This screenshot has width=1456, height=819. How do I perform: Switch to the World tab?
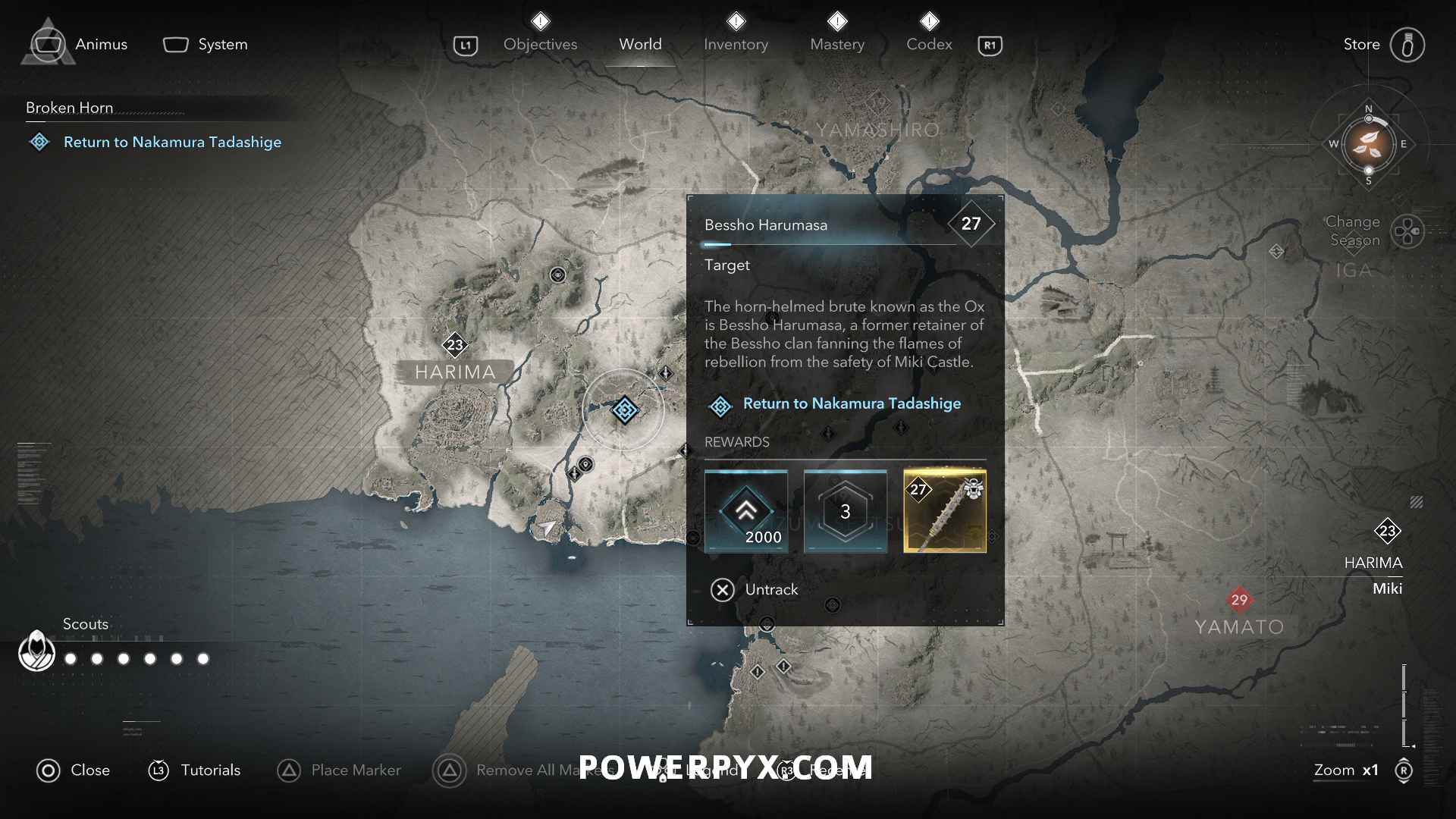coord(640,44)
